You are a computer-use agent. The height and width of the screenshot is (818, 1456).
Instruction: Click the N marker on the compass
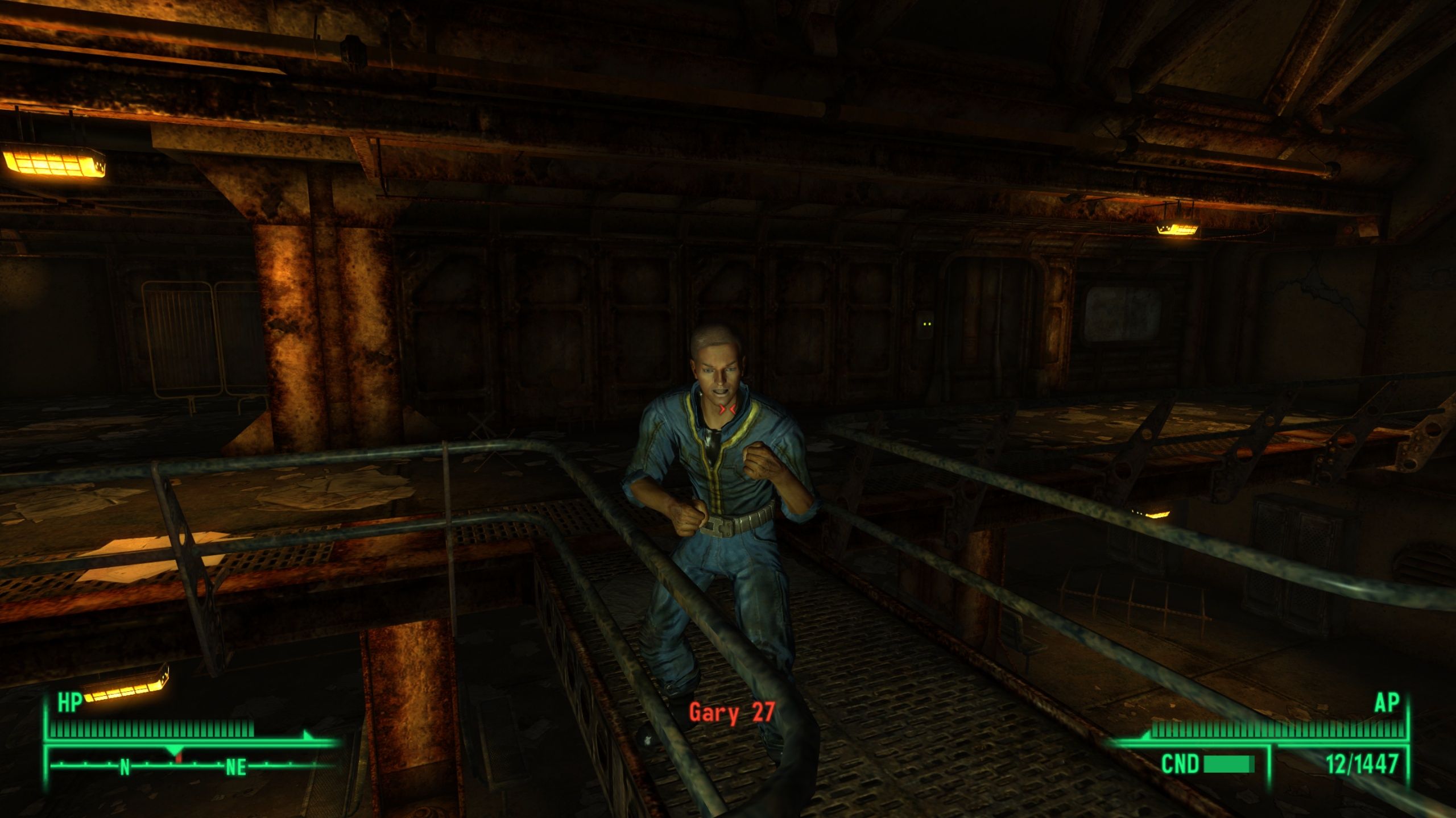pos(125,767)
